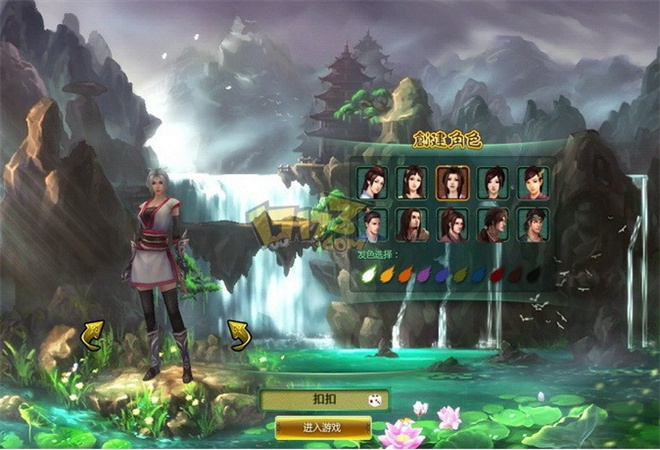
Task: Roll the dice for a random name
Action: point(376,400)
